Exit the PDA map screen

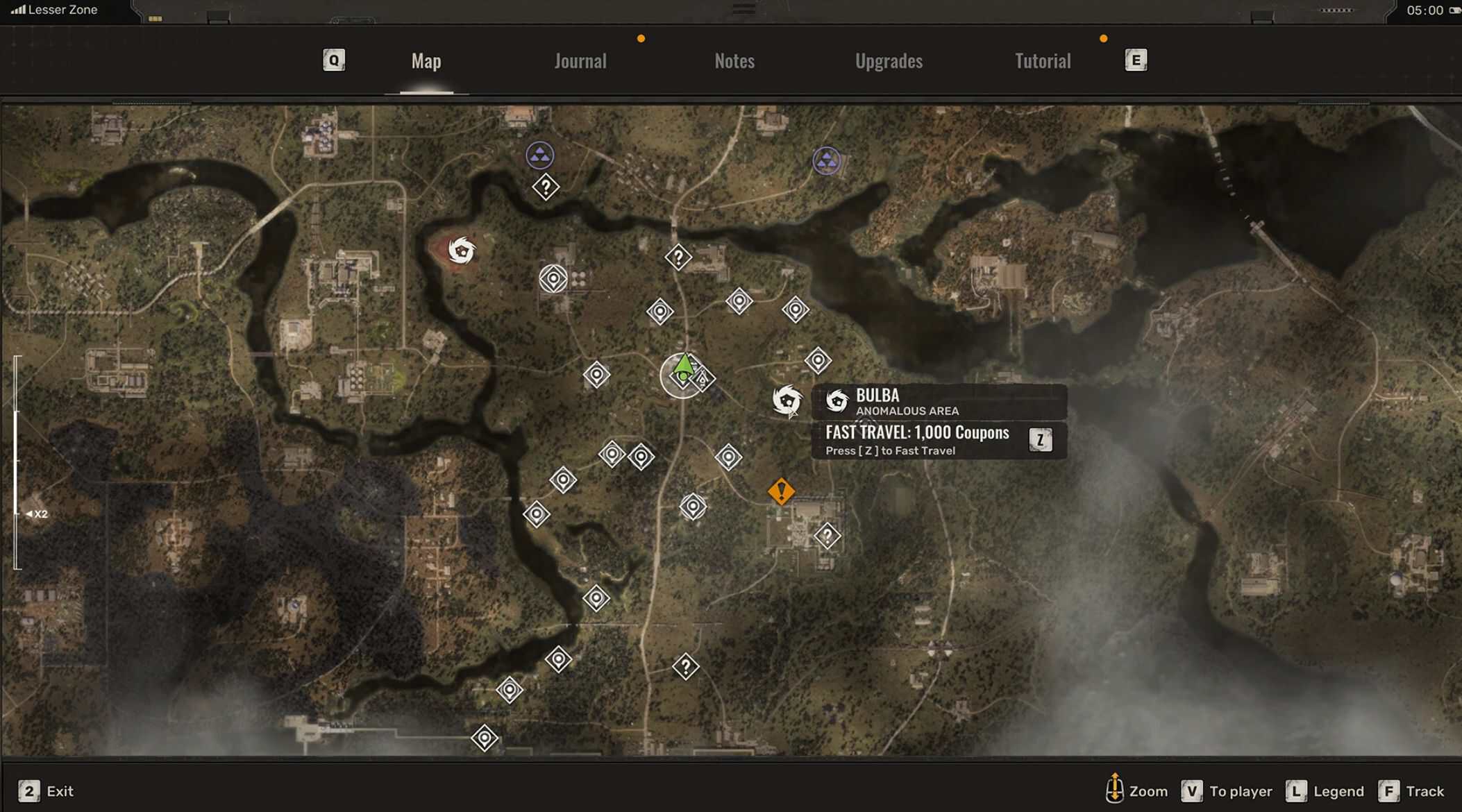47,791
